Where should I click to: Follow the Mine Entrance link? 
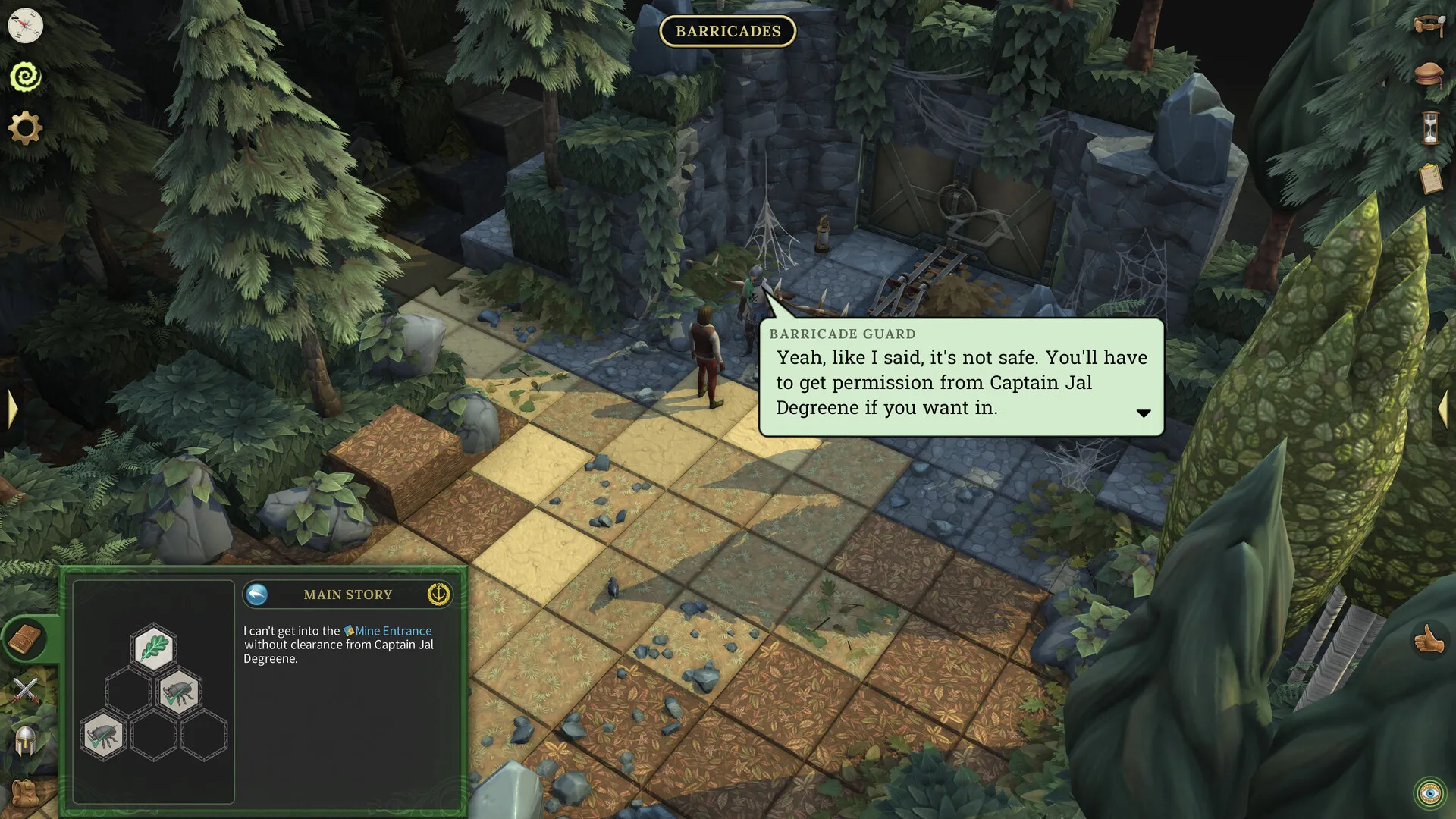pyautogui.click(x=393, y=631)
